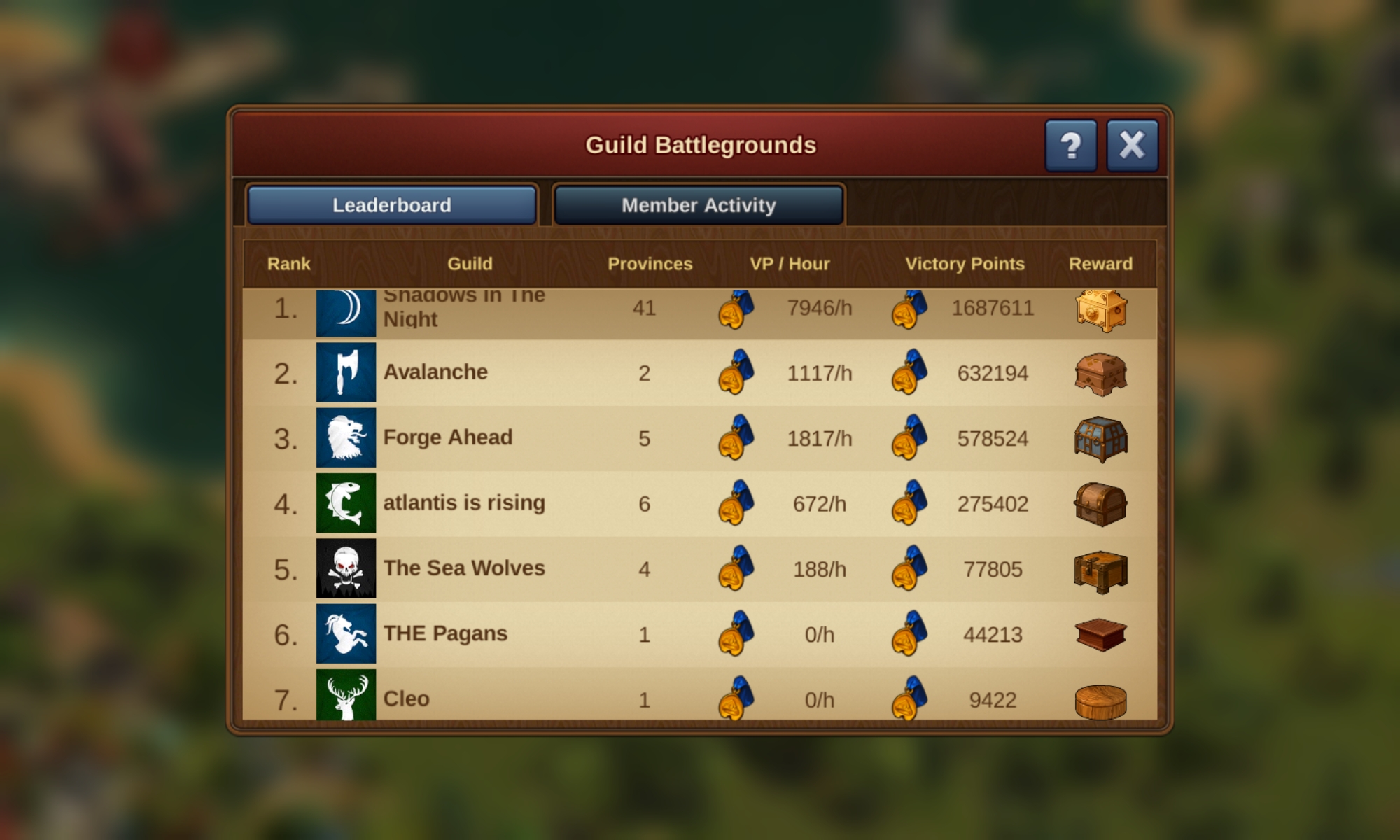The height and width of the screenshot is (840, 1400).
Task: Switch to the Member Activity tab
Action: 699,205
